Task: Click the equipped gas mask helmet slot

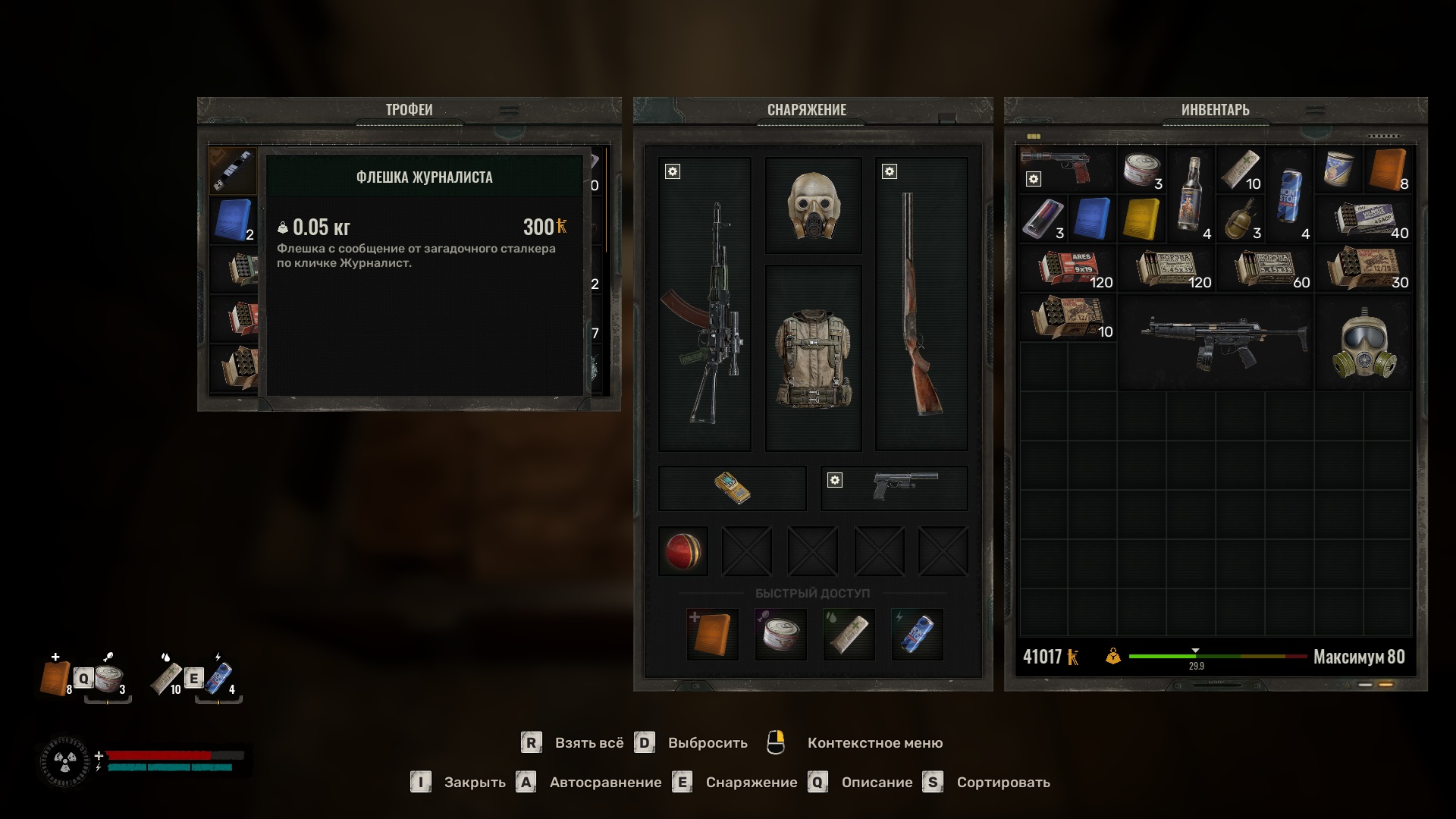Action: click(813, 206)
